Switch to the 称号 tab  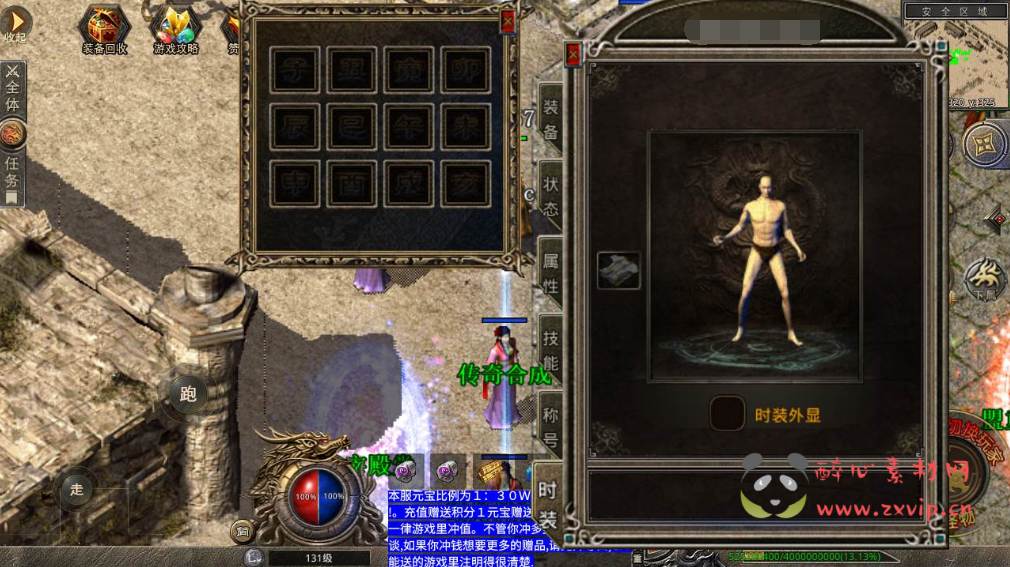coord(550,424)
